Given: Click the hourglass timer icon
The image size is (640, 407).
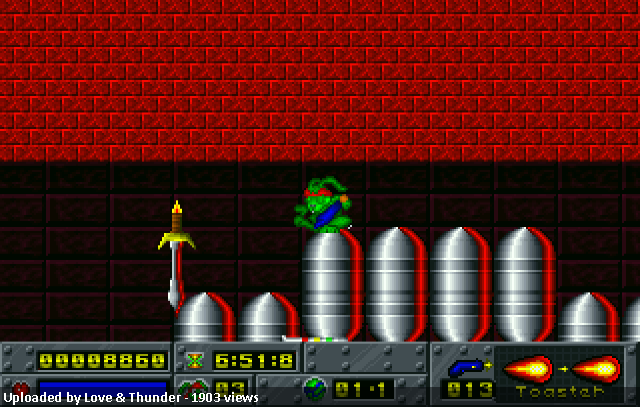Looking at the screenshot, I should coord(194,360).
